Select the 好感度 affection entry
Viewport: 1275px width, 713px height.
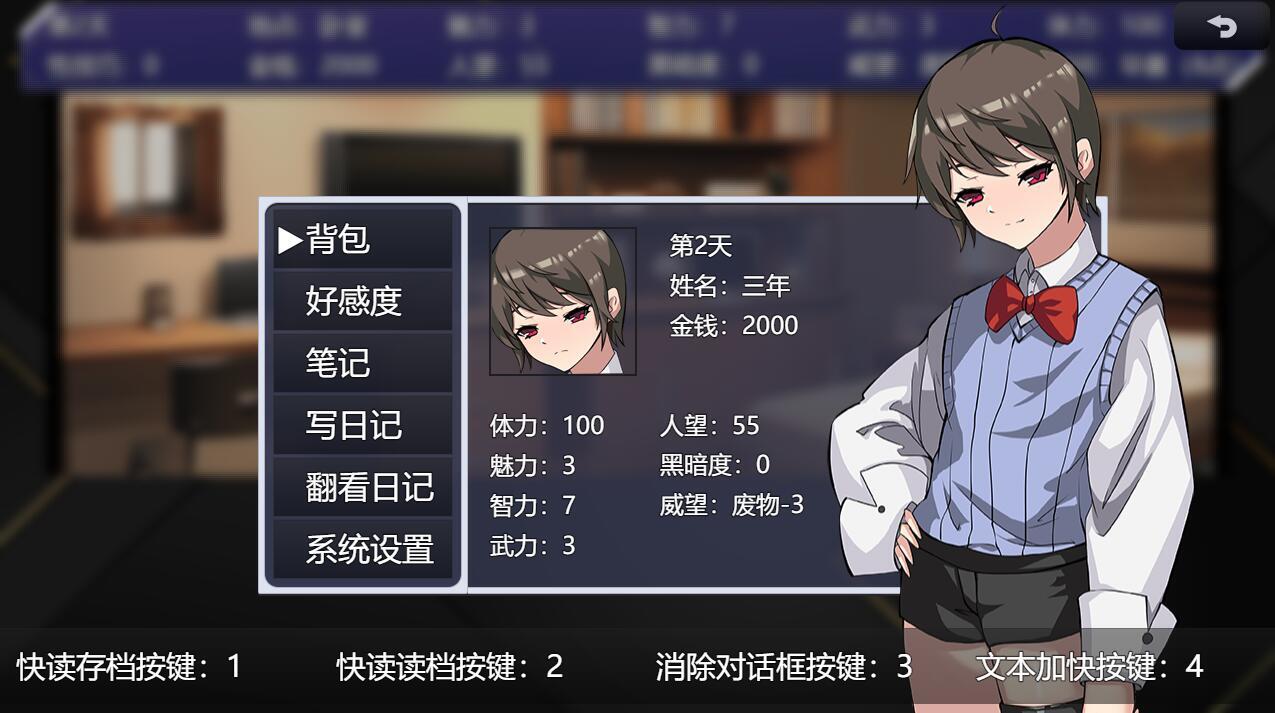click(362, 301)
